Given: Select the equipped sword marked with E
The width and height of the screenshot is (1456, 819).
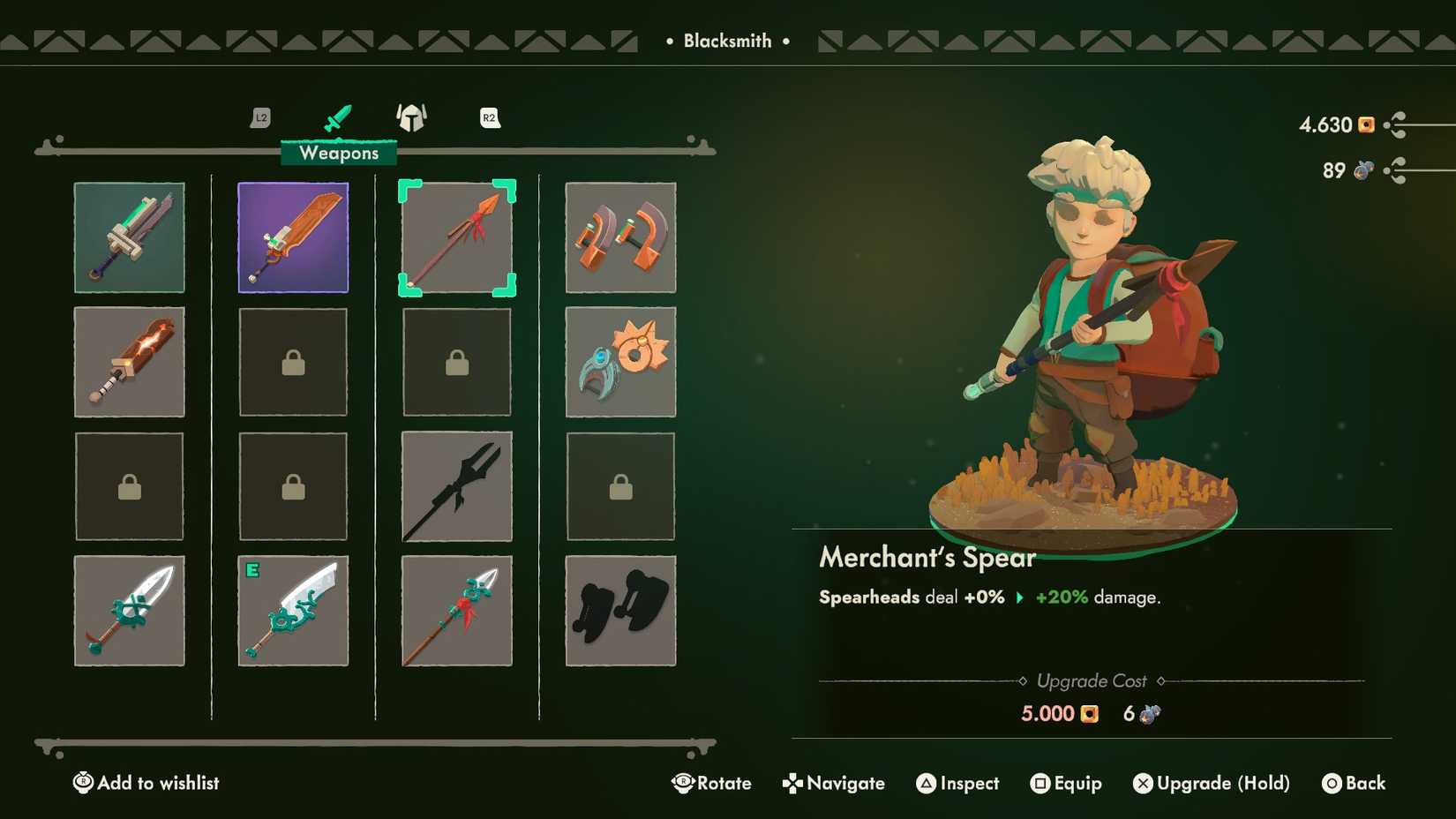Looking at the screenshot, I should (292, 610).
